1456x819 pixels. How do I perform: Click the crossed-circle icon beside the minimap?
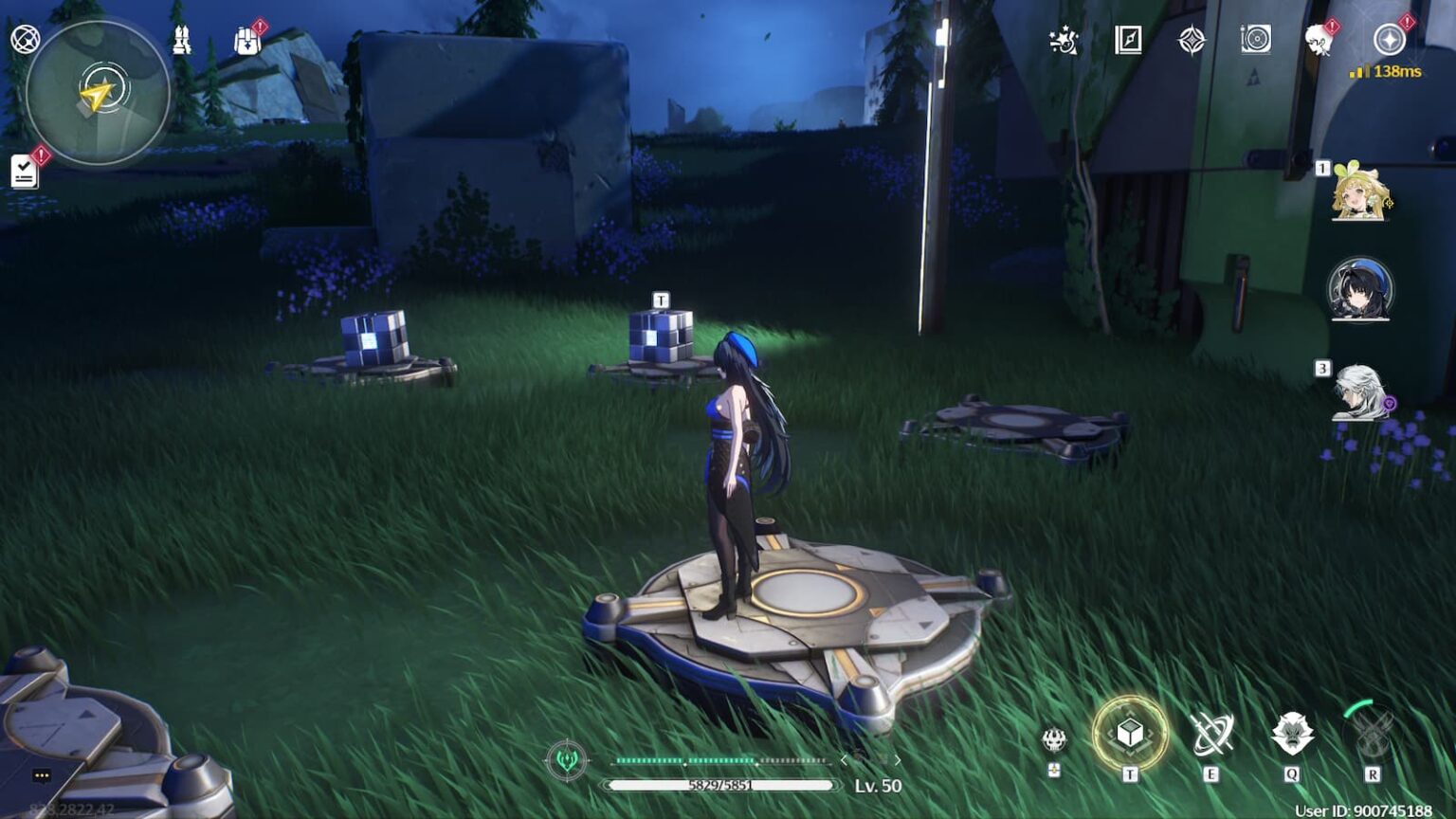[x=25, y=39]
